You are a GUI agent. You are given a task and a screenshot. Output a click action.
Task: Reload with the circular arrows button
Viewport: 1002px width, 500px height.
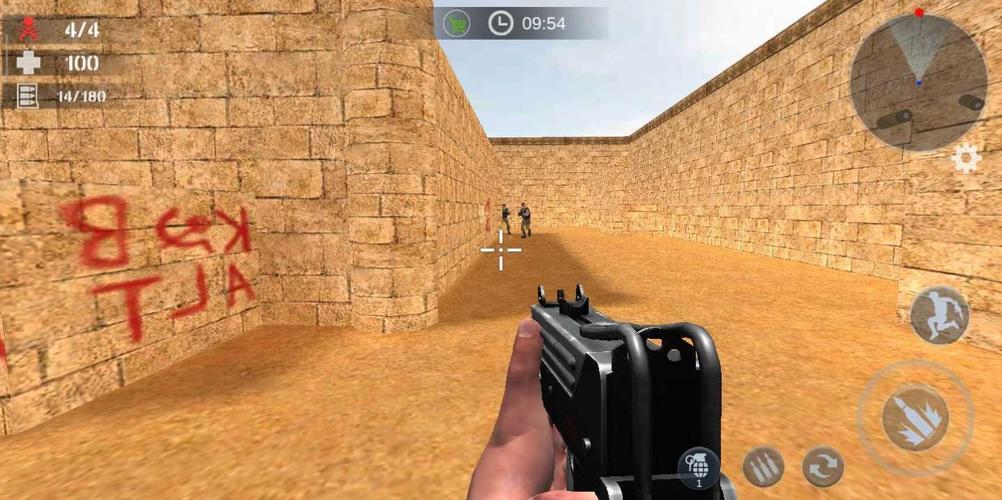point(823,467)
